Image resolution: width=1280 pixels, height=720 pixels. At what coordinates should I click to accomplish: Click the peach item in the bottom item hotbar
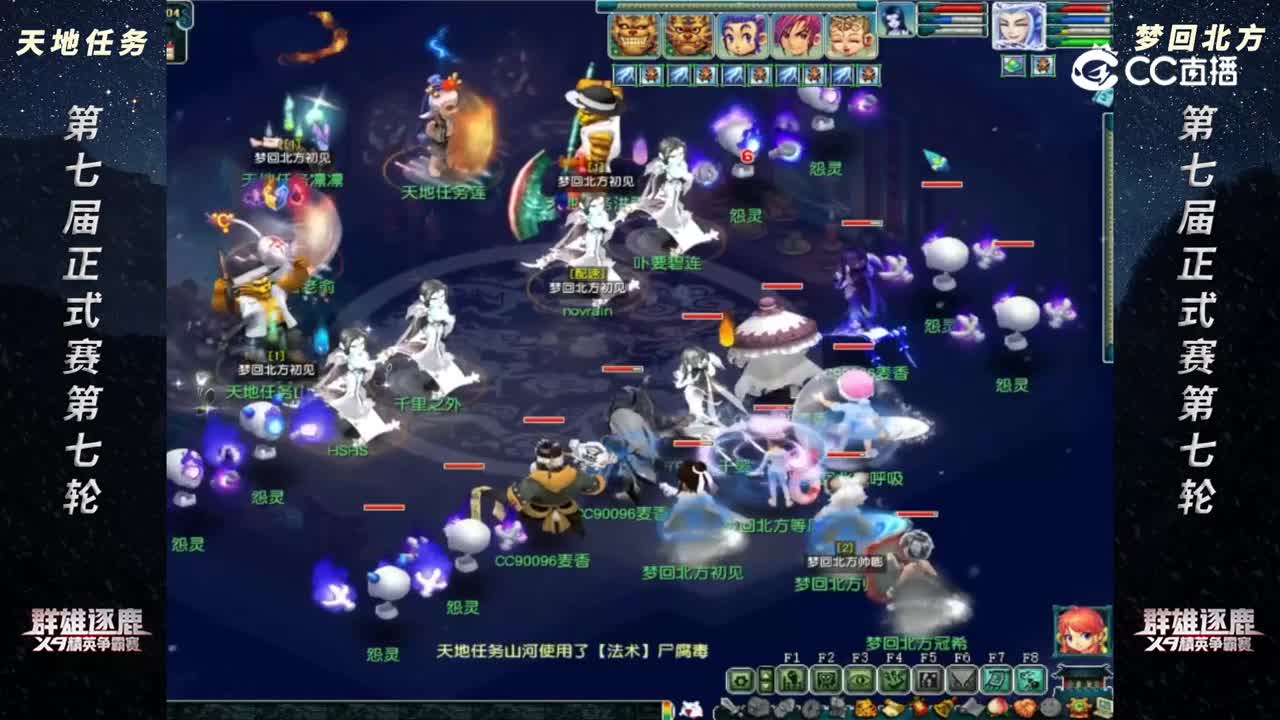click(x=1000, y=706)
